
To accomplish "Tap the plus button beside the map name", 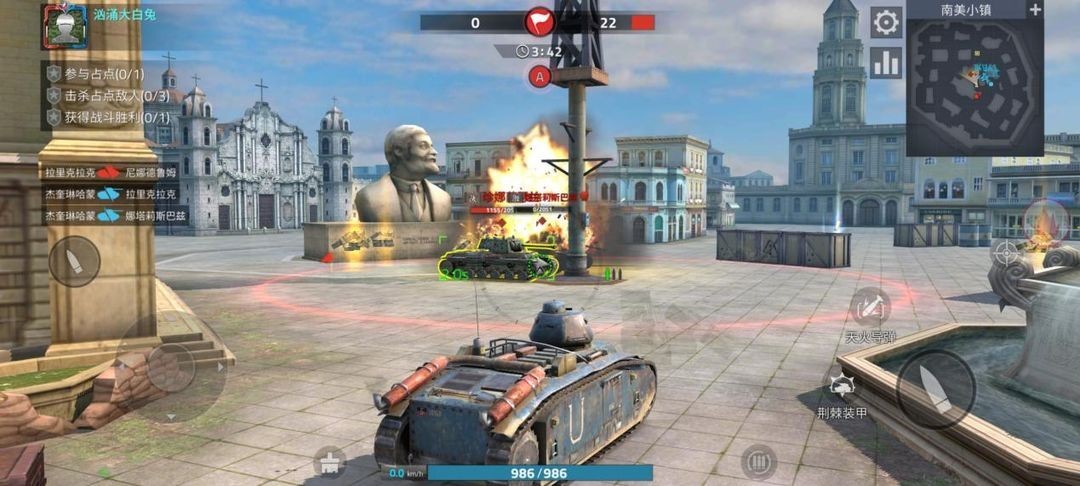I will point(1035,9).
